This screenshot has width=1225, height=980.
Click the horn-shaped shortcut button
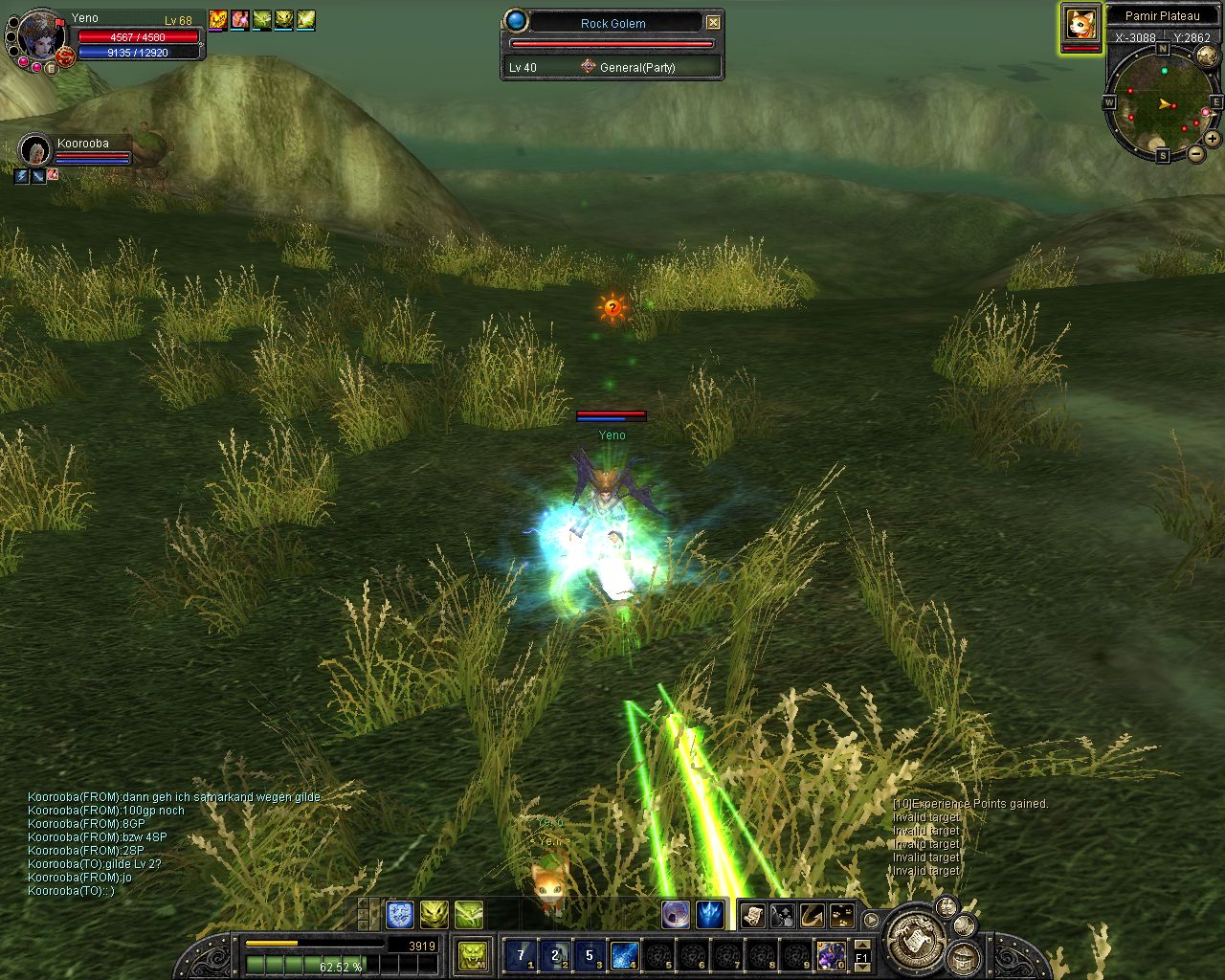[812, 915]
